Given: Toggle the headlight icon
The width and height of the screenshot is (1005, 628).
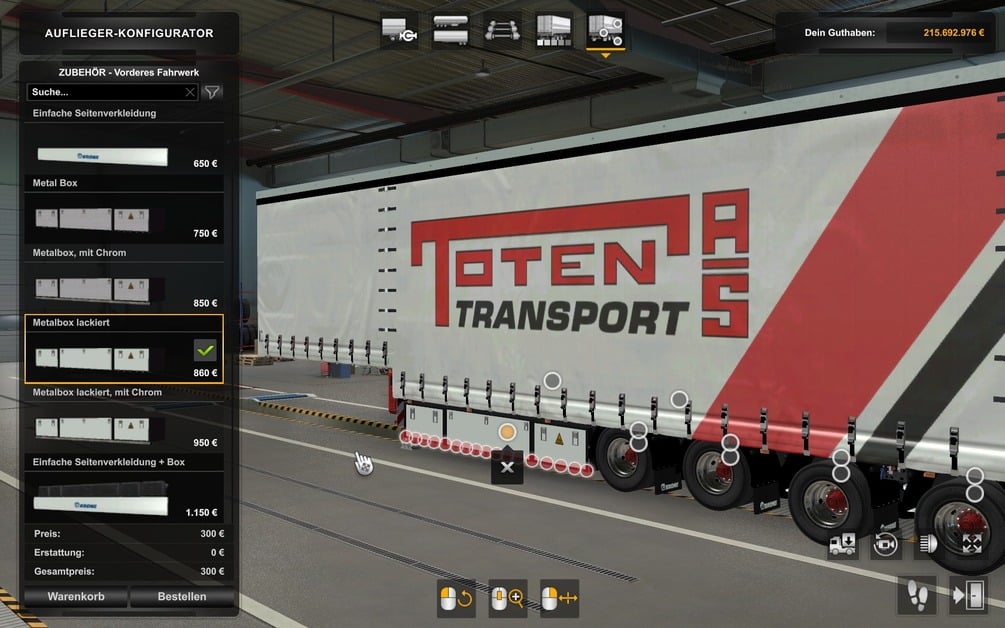Looking at the screenshot, I should [x=928, y=545].
